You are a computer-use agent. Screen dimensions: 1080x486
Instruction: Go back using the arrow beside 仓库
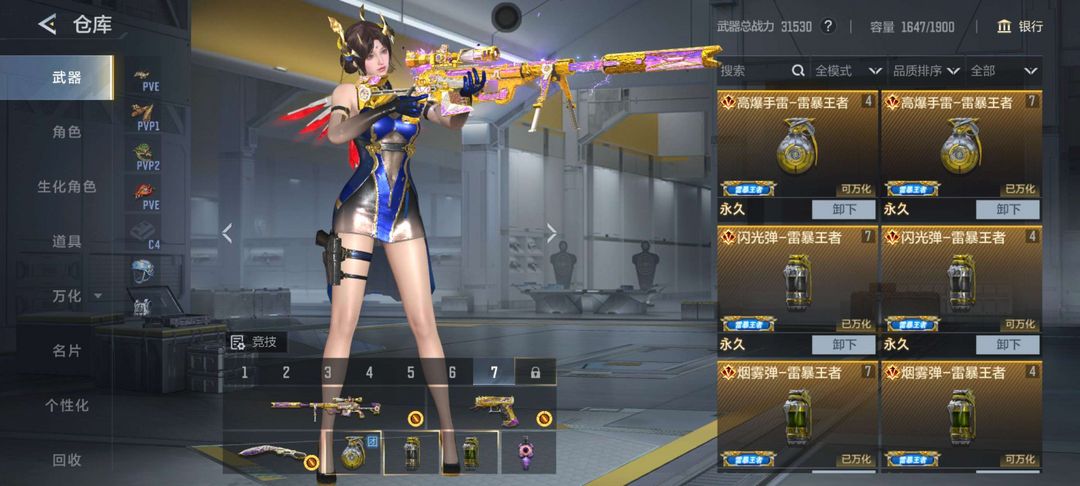click(47, 25)
